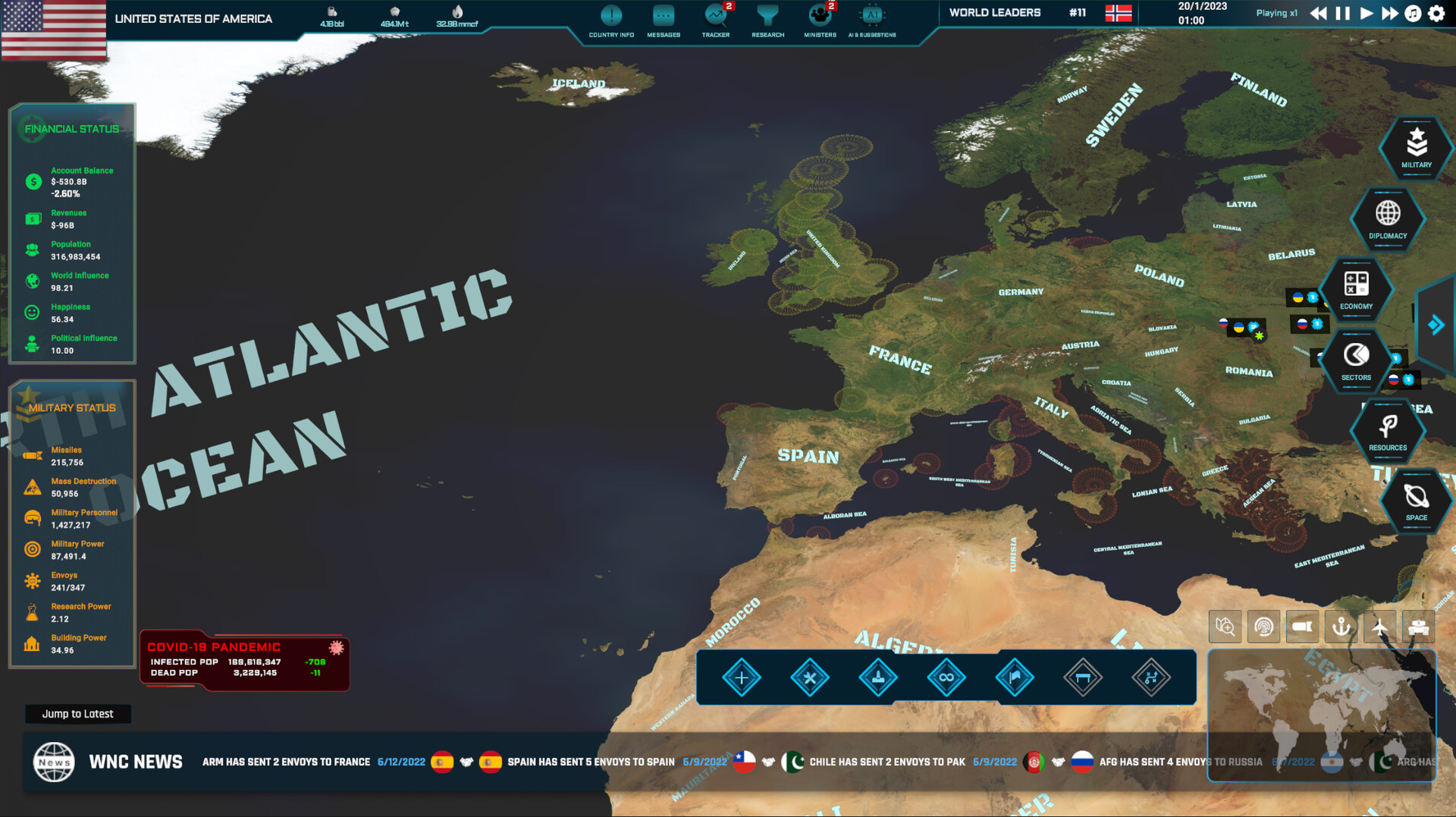Open AI & Suggestions

tap(872, 19)
